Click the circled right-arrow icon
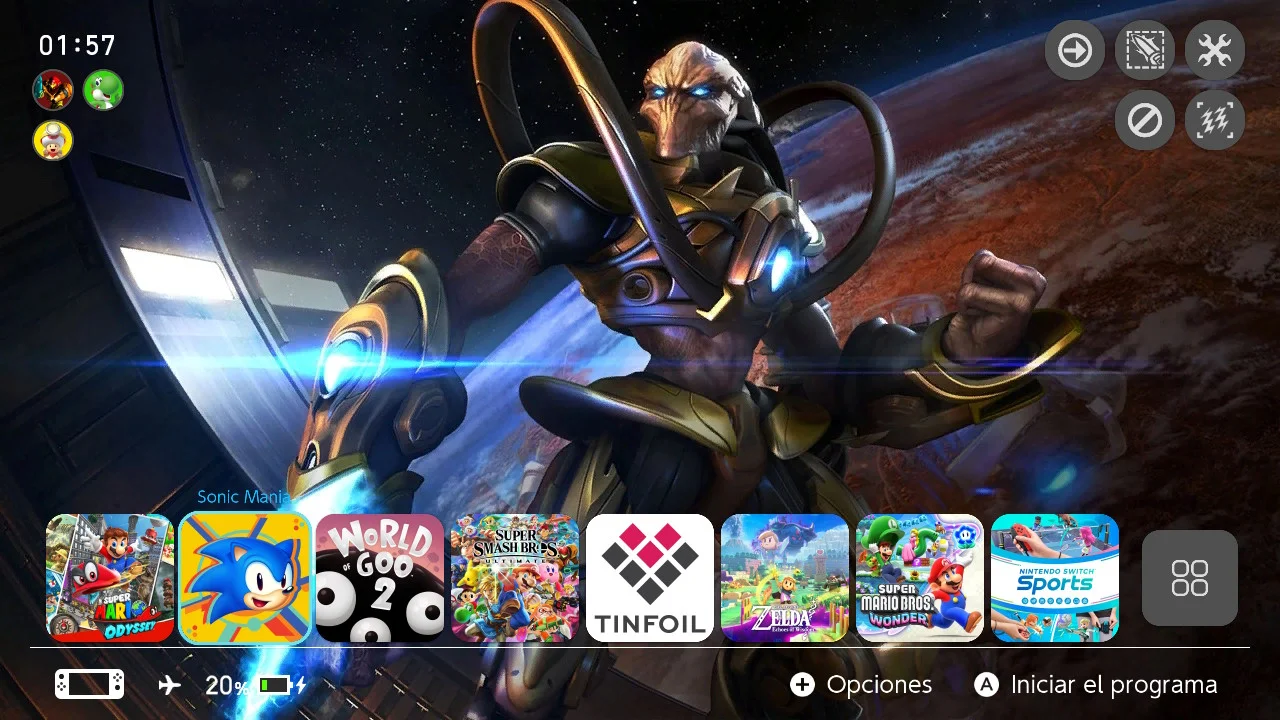Viewport: 1280px width, 720px height. (x=1073, y=50)
